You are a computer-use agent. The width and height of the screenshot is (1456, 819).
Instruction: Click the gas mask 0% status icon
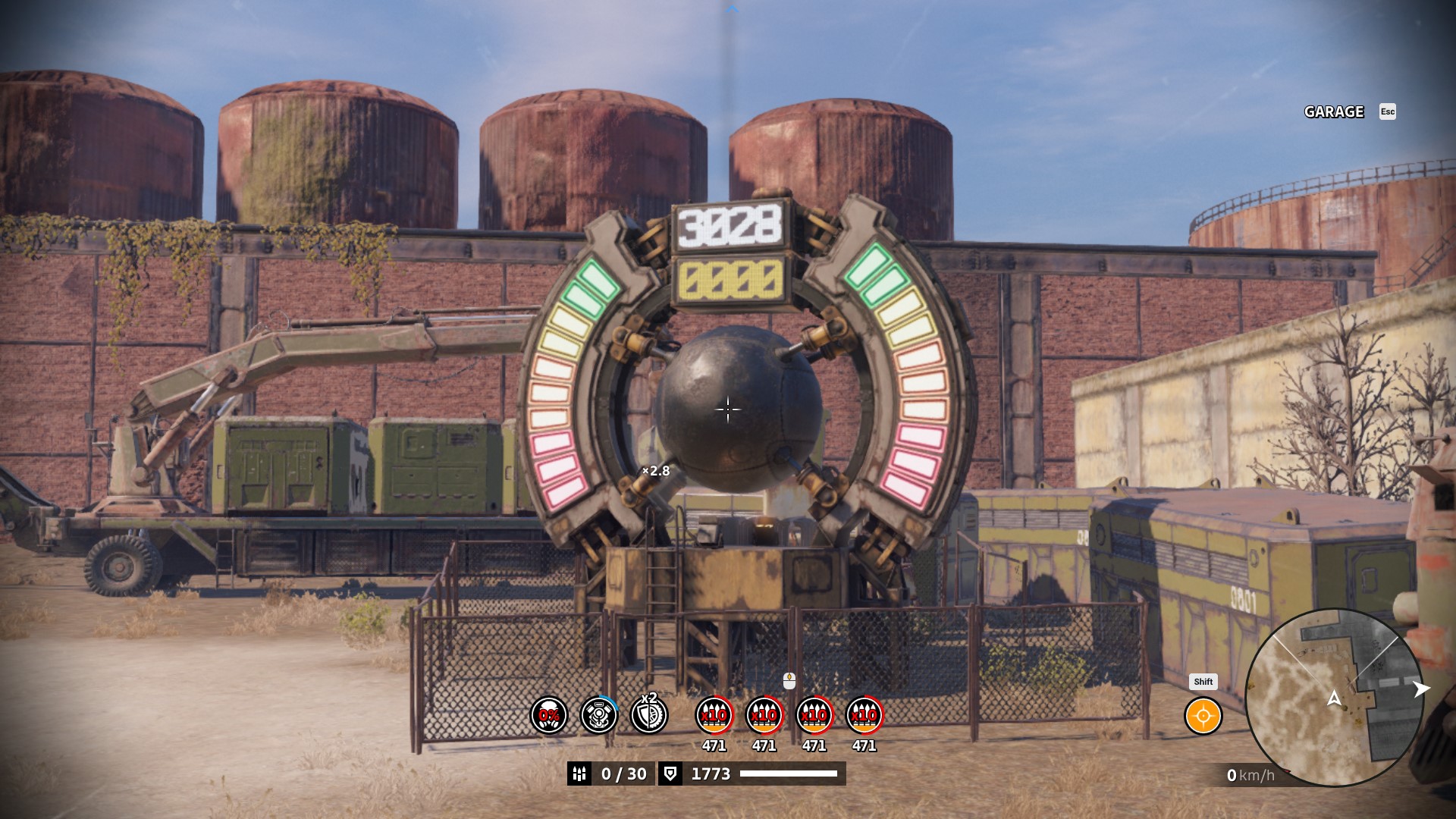[548, 715]
